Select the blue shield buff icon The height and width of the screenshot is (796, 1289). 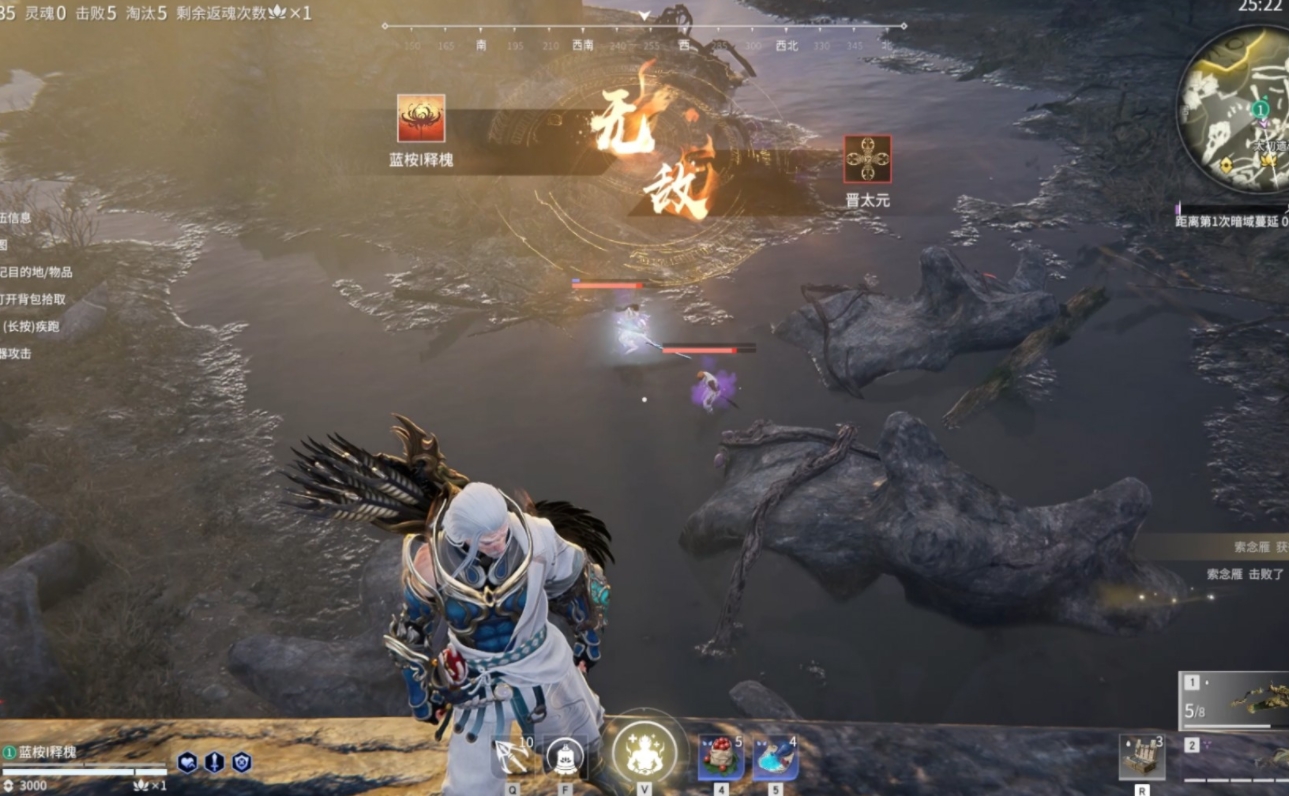point(241,762)
